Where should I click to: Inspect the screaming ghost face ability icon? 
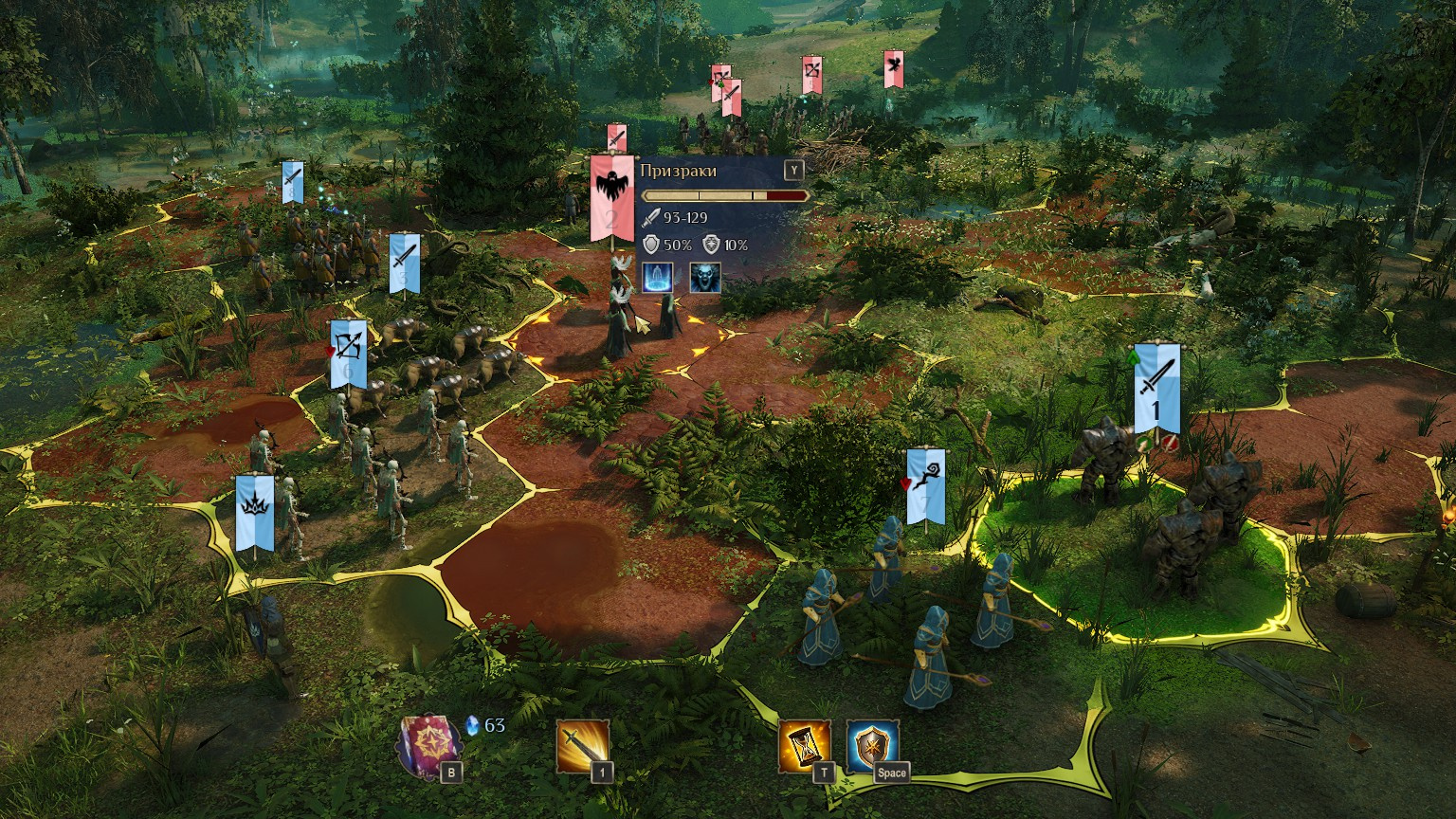(x=704, y=278)
